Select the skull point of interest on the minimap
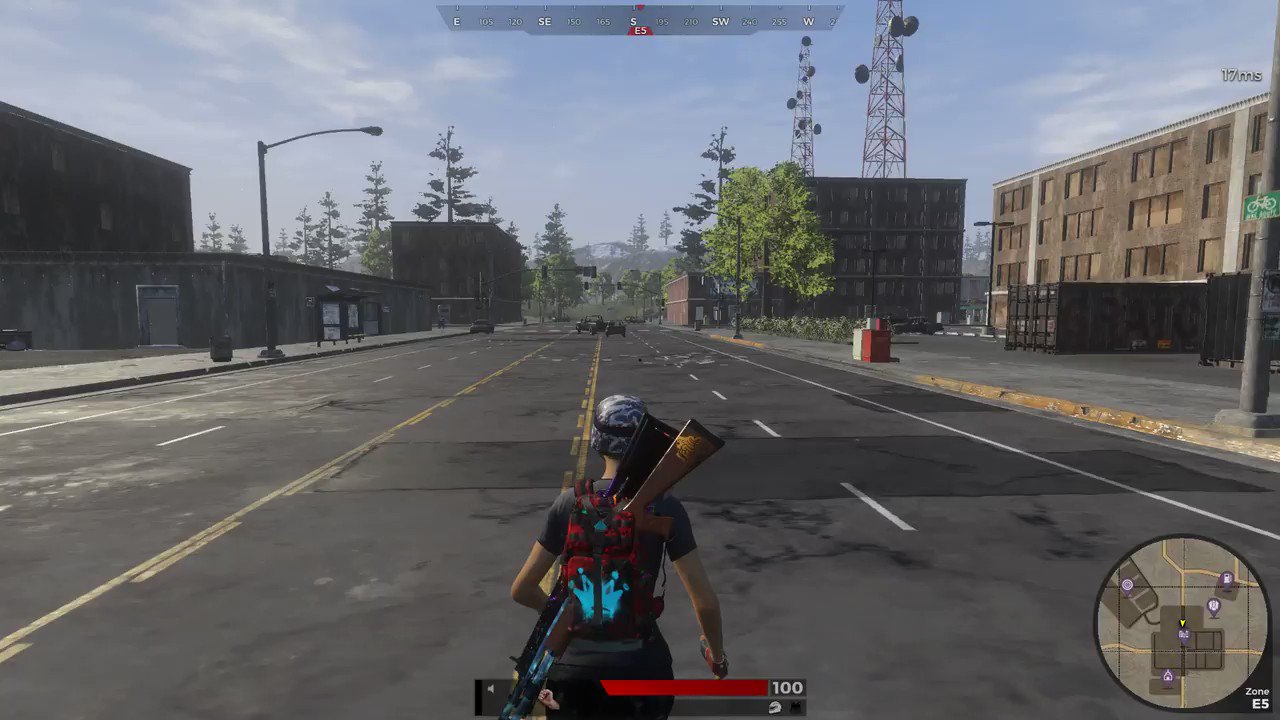This screenshot has height=720, width=1280. pos(1213,606)
